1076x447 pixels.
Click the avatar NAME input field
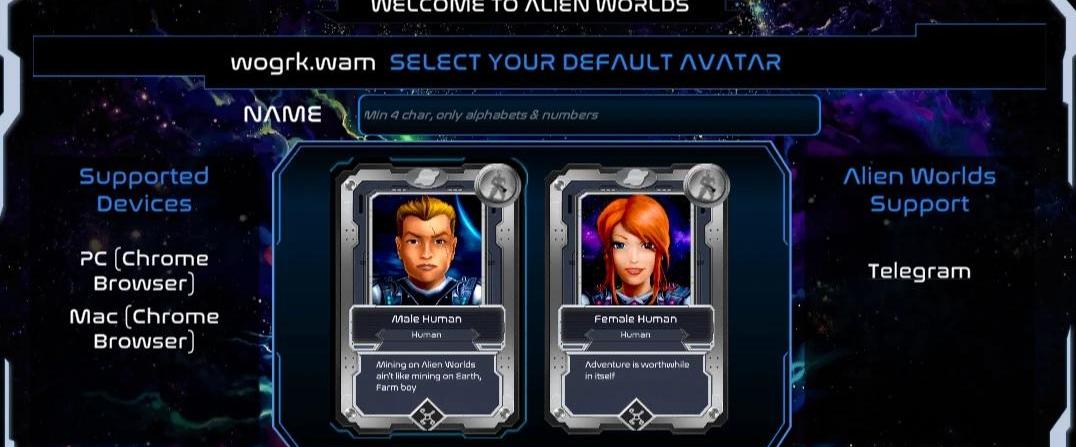589,115
